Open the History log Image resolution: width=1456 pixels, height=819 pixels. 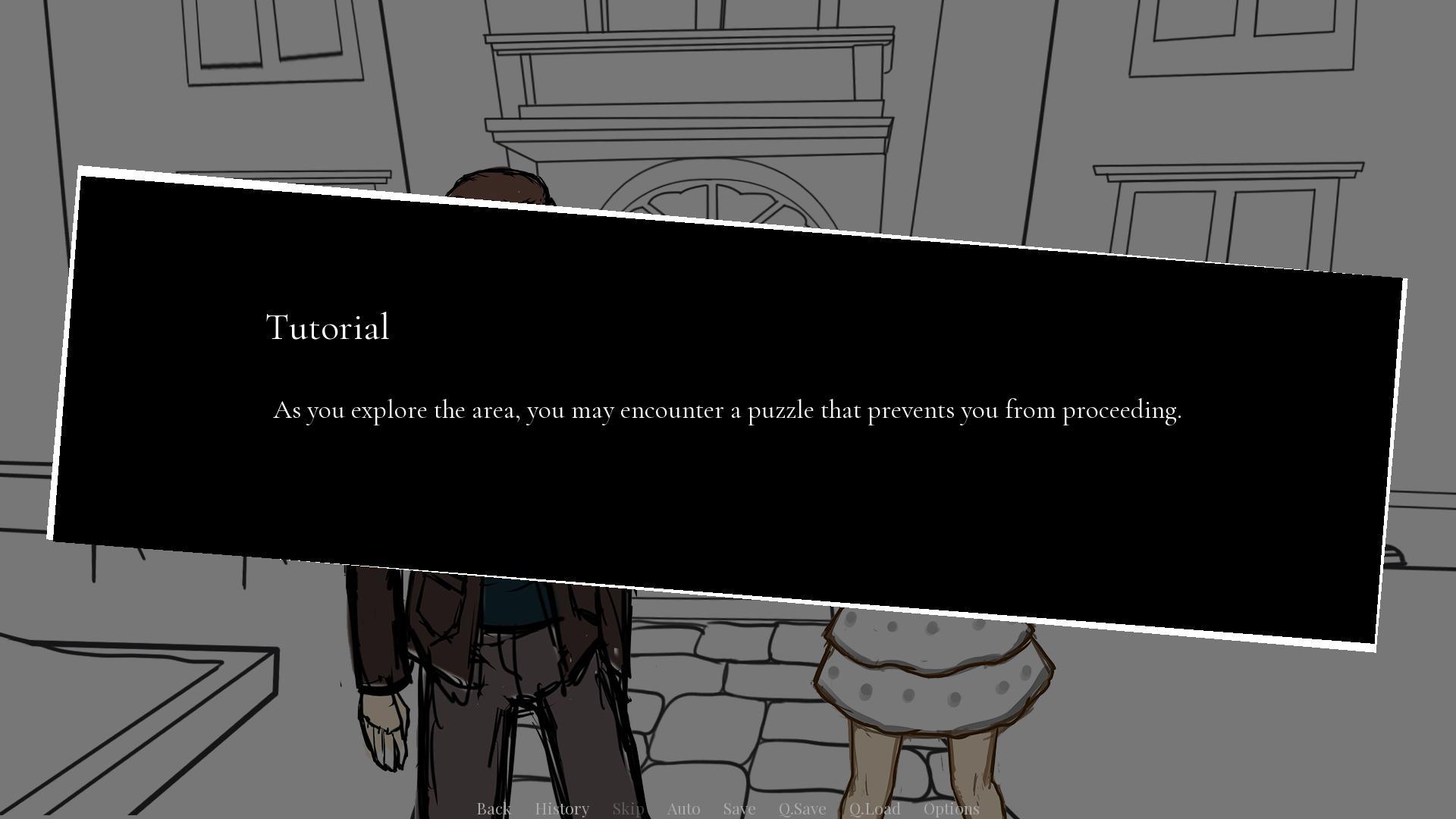pyautogui.click(x=561, y=808)
